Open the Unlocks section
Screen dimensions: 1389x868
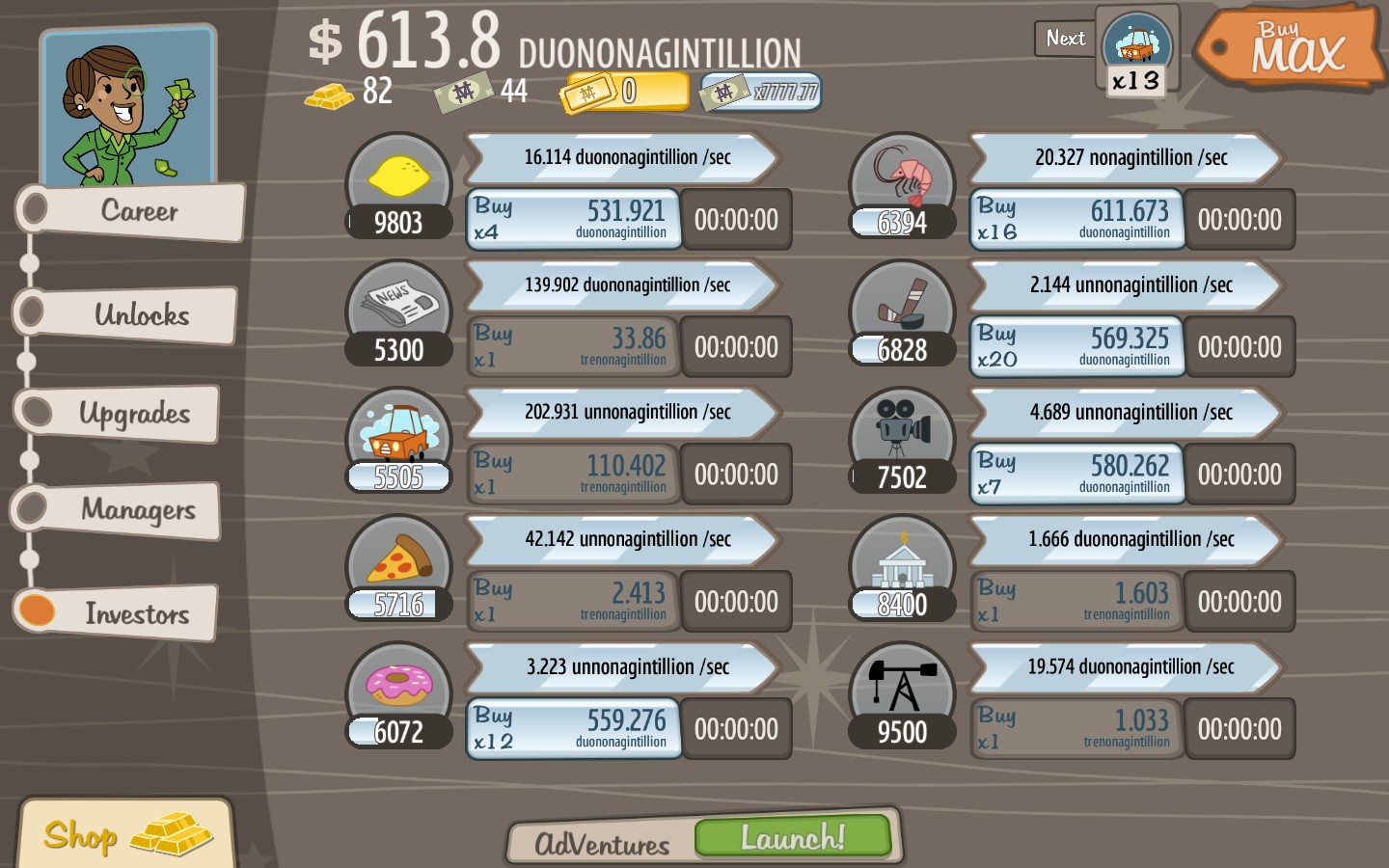[x=125, y=314]
